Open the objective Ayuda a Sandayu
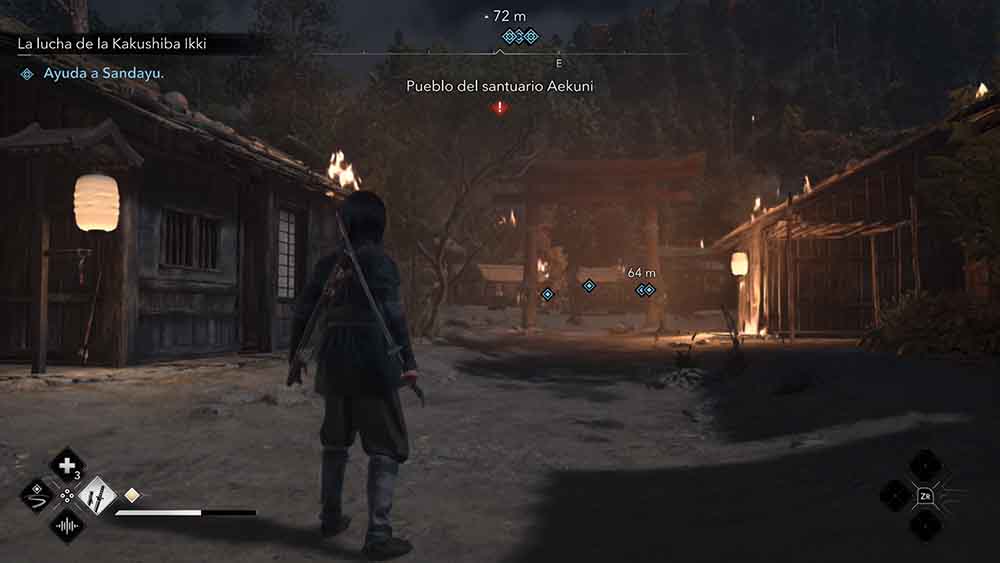This screenshot has width=1000, height=563. [104, 74]
